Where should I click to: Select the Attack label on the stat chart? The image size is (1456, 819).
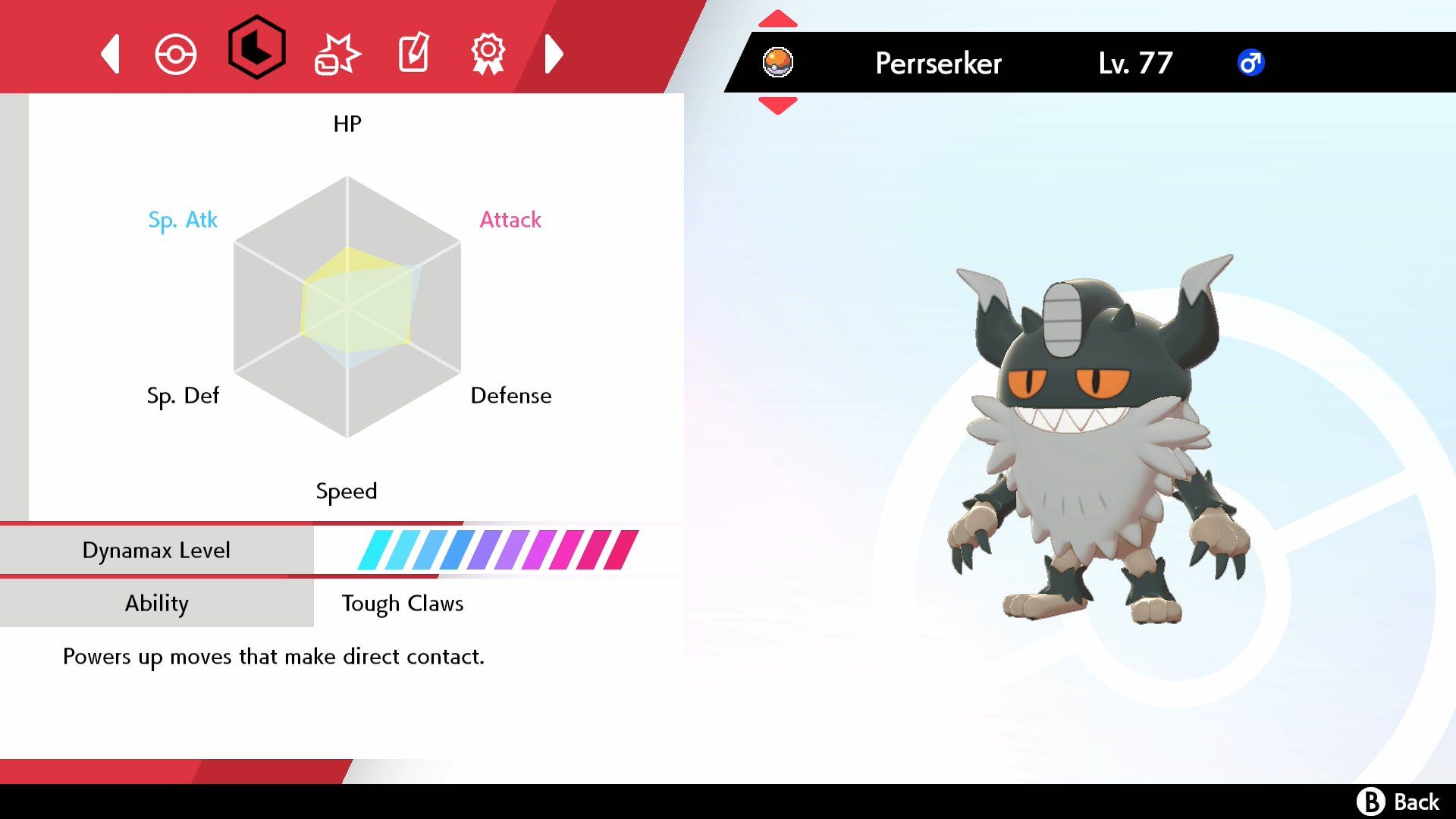510,221
